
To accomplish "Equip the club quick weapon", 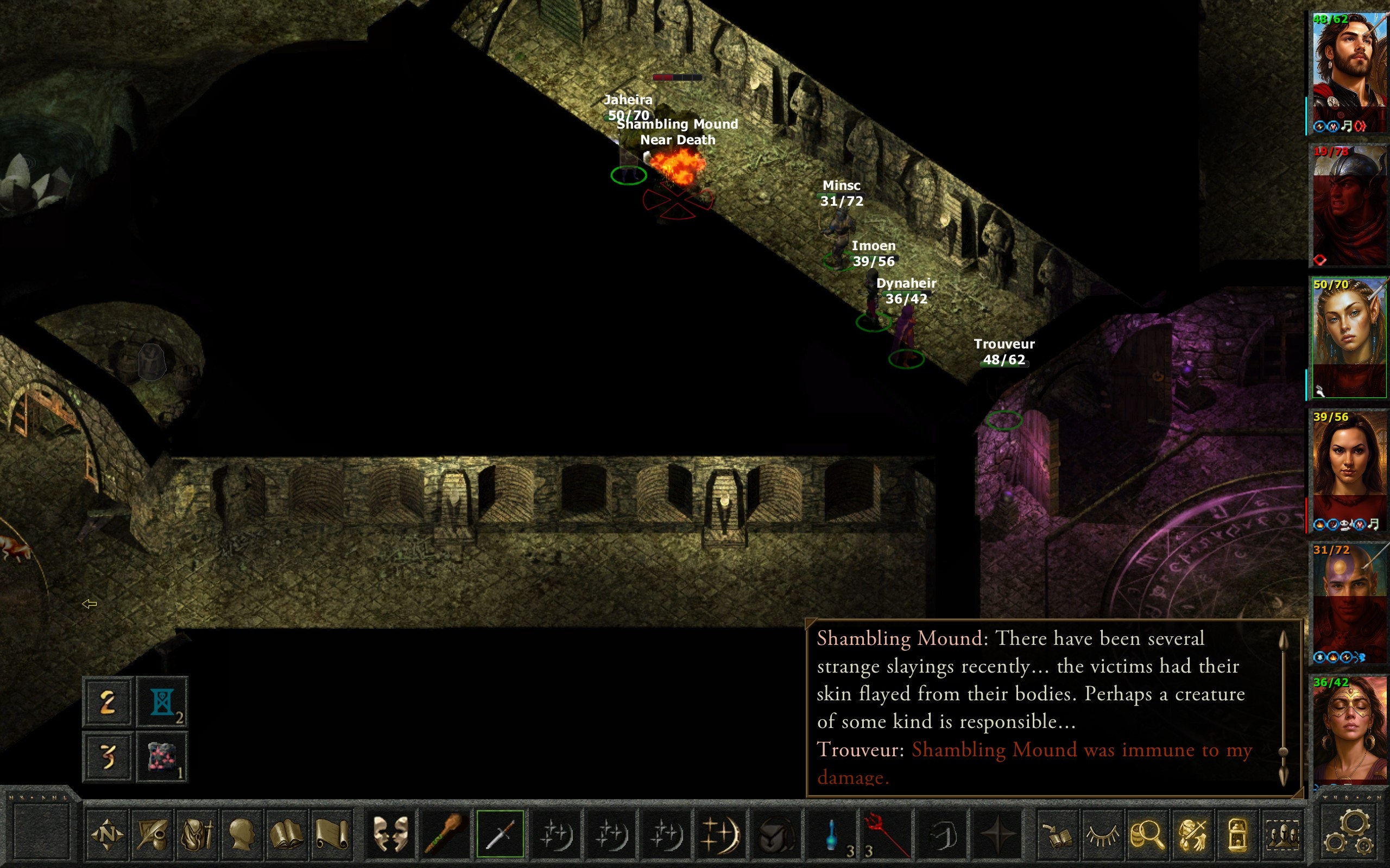I will point(444,834).
